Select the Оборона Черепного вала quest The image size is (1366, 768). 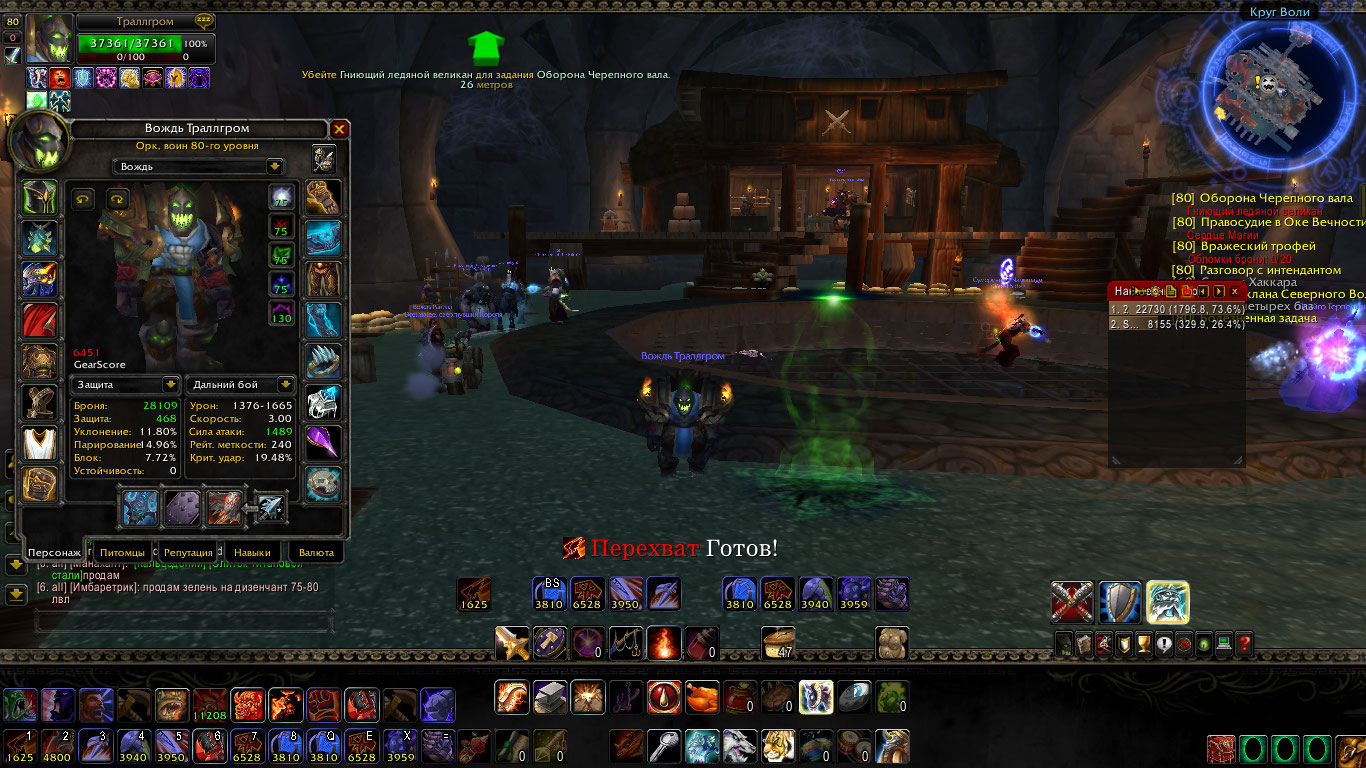click(x=1275, y=198)
